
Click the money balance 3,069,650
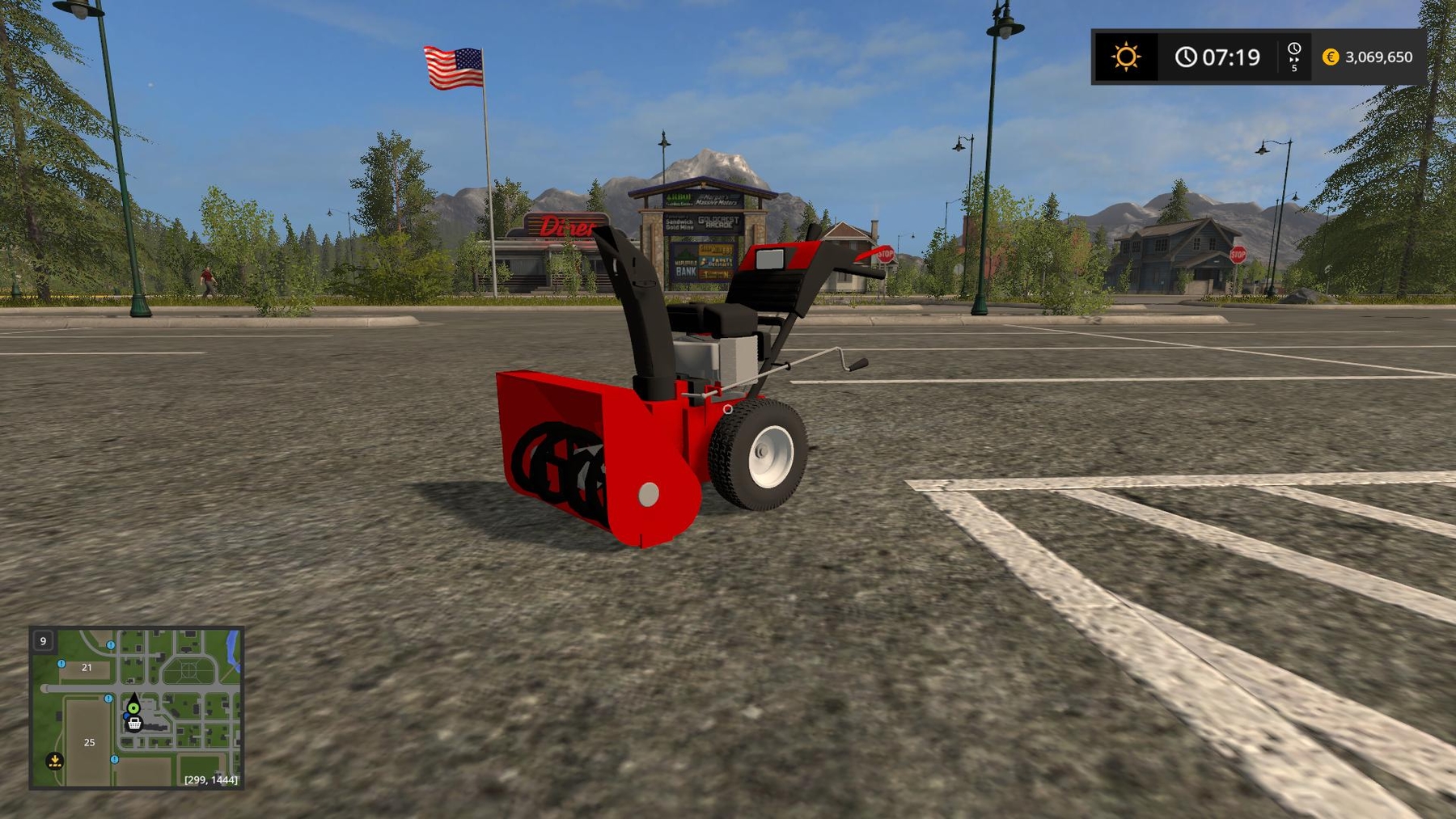[1378, 57]
